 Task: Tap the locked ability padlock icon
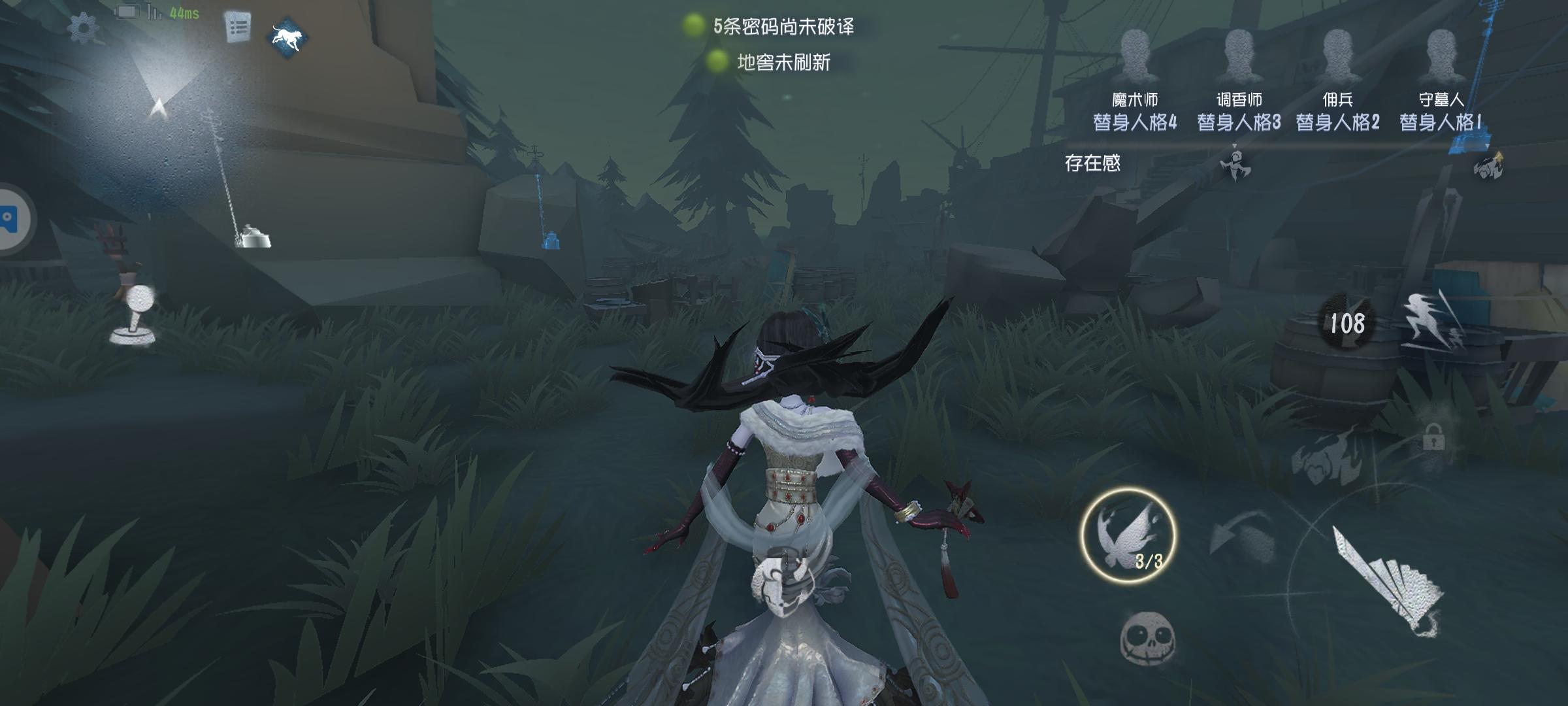point(1433,437)
